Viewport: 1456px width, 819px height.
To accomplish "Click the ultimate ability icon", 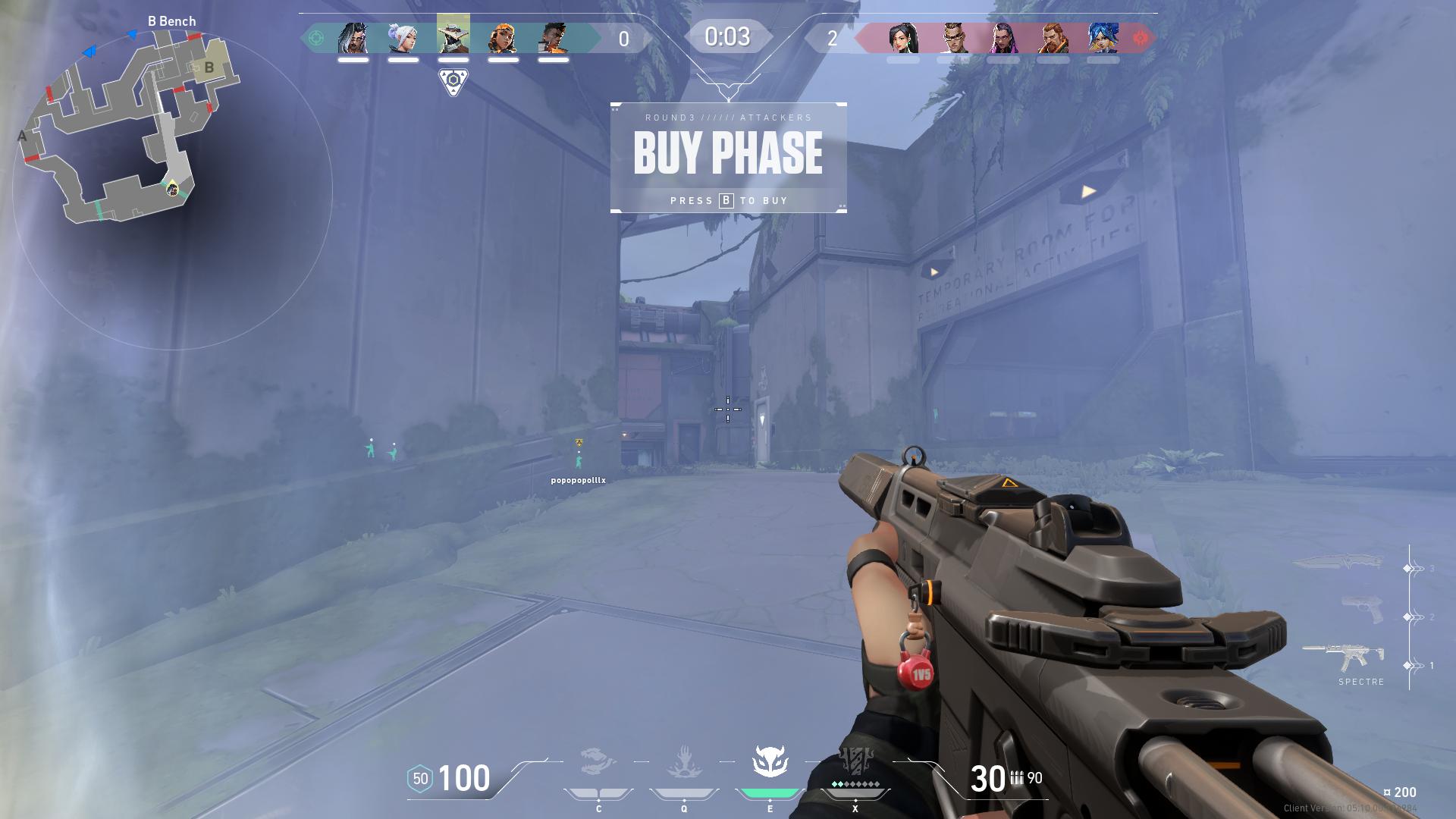I will [x=855, y=761].
